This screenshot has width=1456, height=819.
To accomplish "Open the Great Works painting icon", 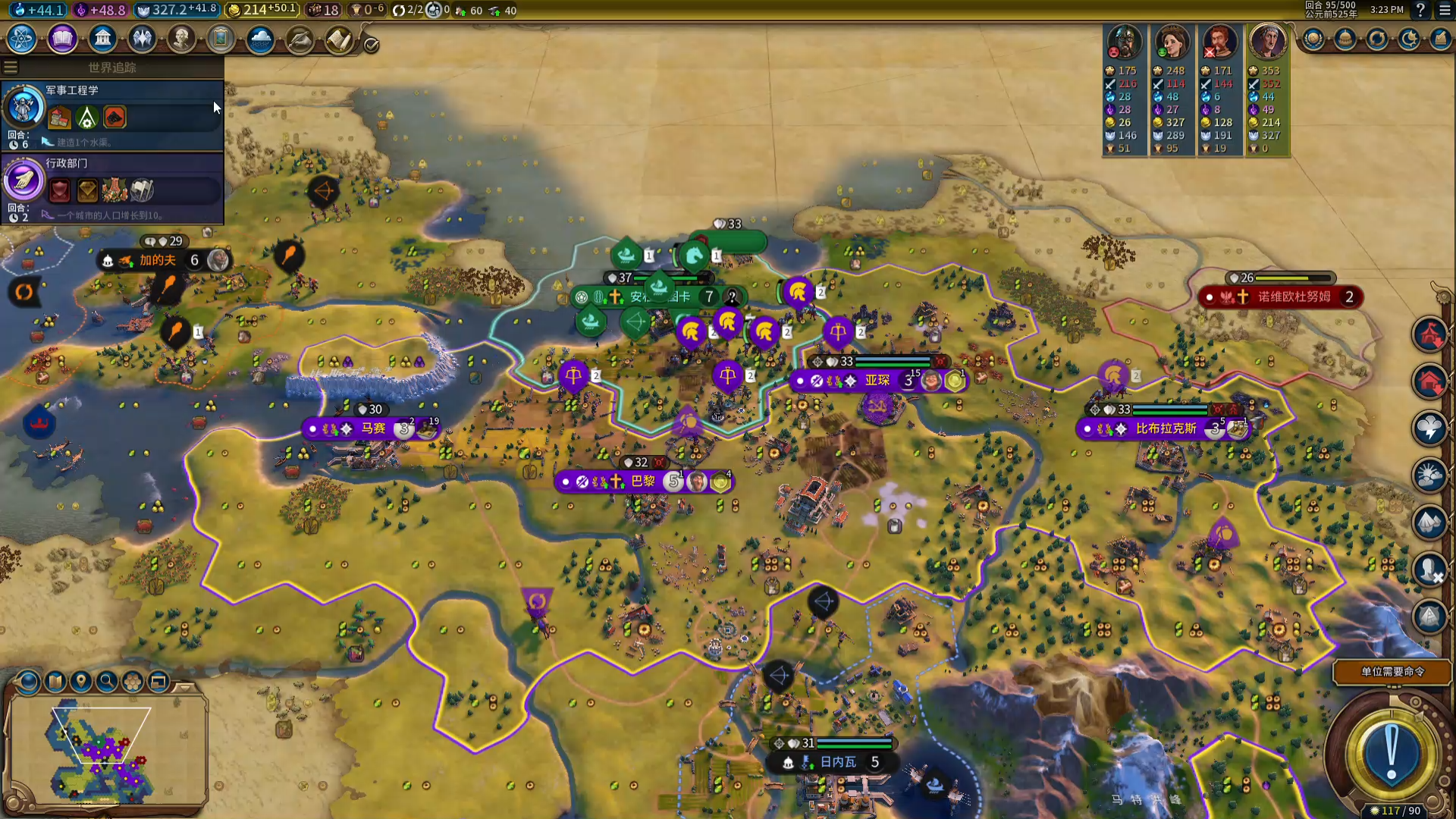I will (221, 39).
